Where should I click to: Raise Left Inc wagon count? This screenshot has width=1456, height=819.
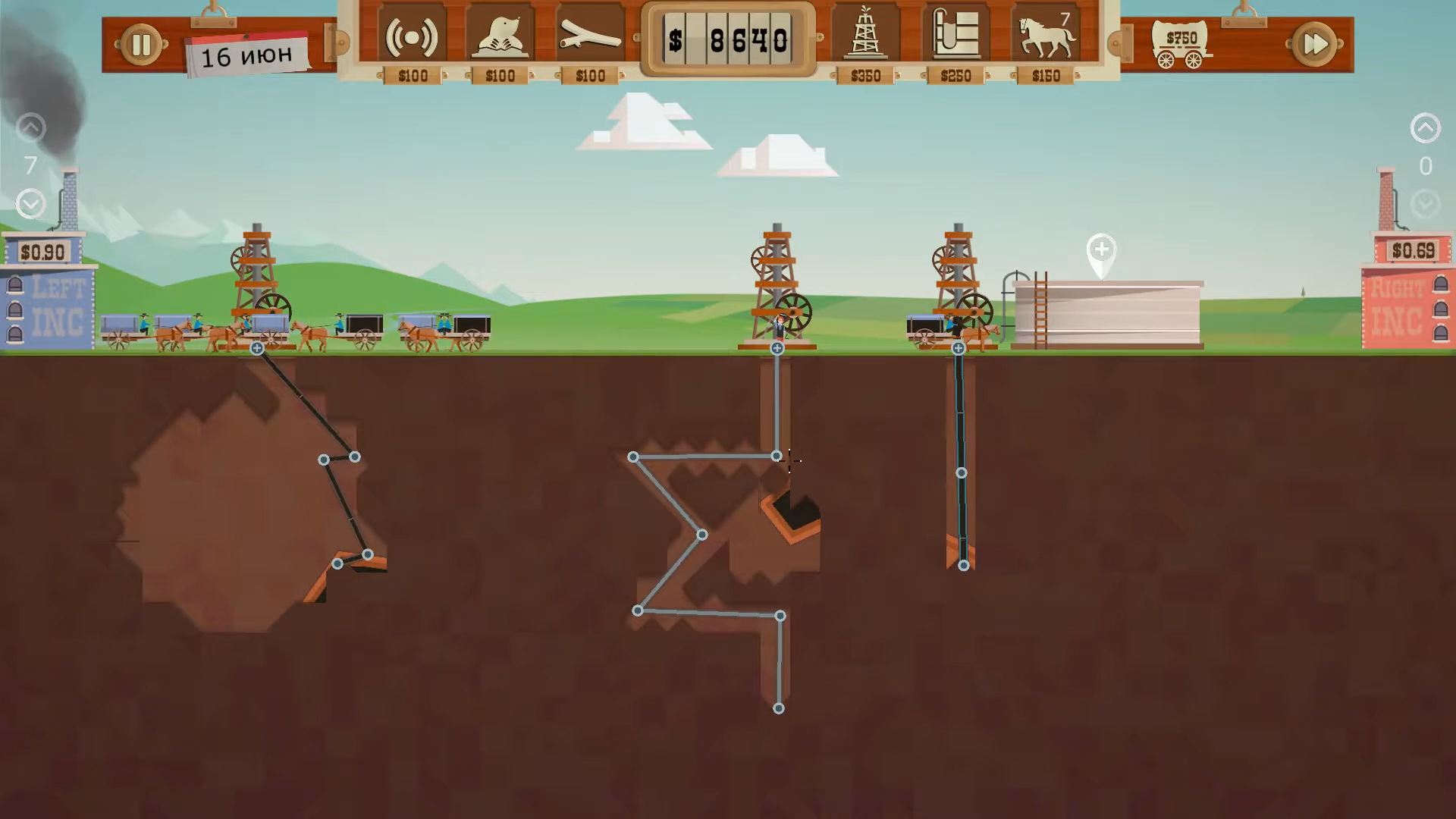(30, 127)
